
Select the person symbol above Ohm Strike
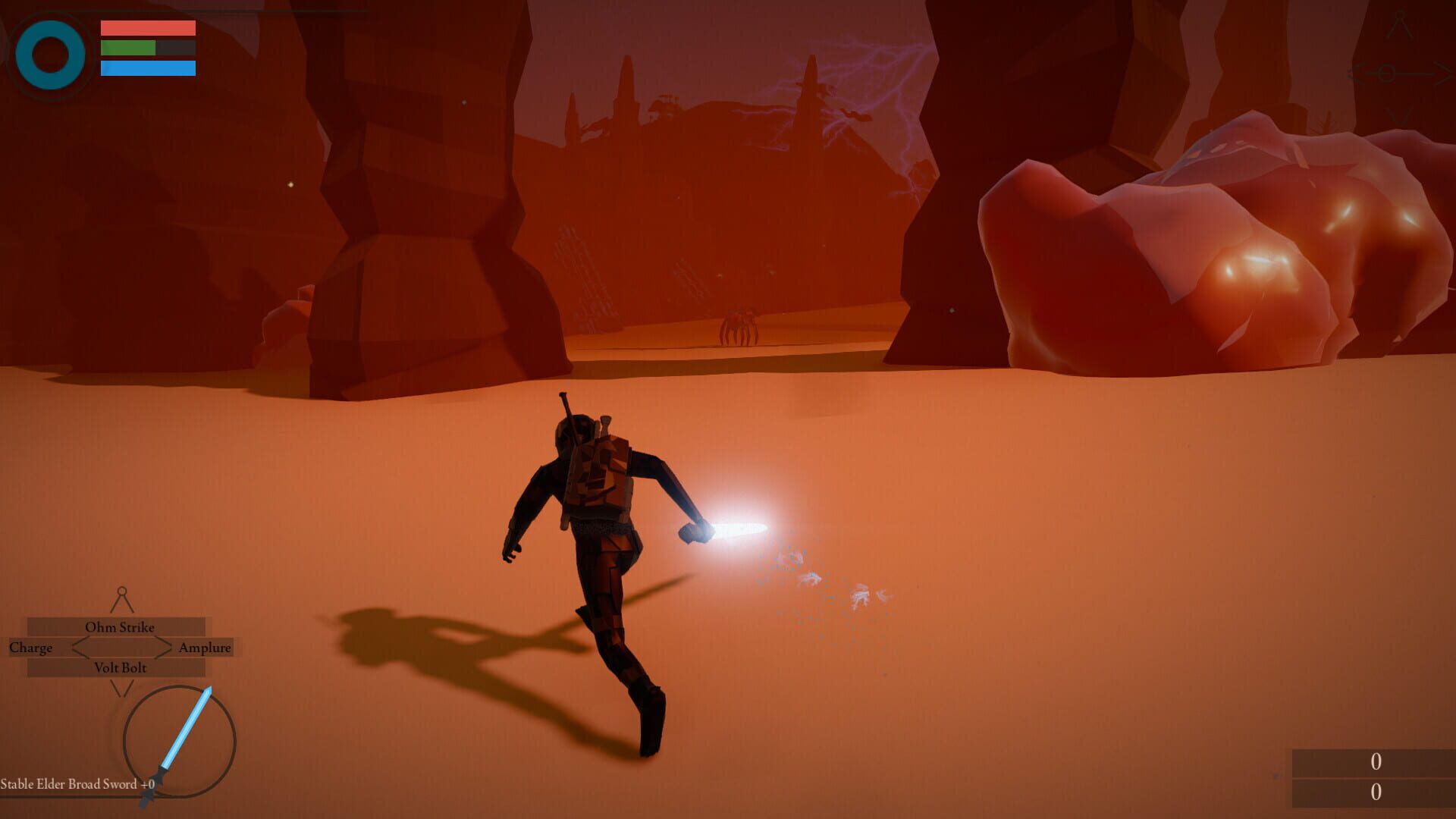pyautogui.click(x=122, y=598)
